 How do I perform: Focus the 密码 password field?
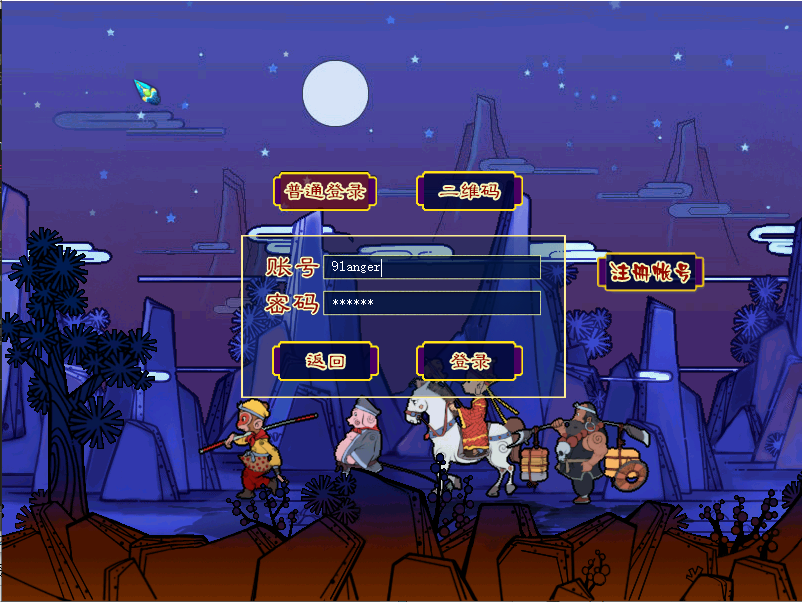pos(432,303)
